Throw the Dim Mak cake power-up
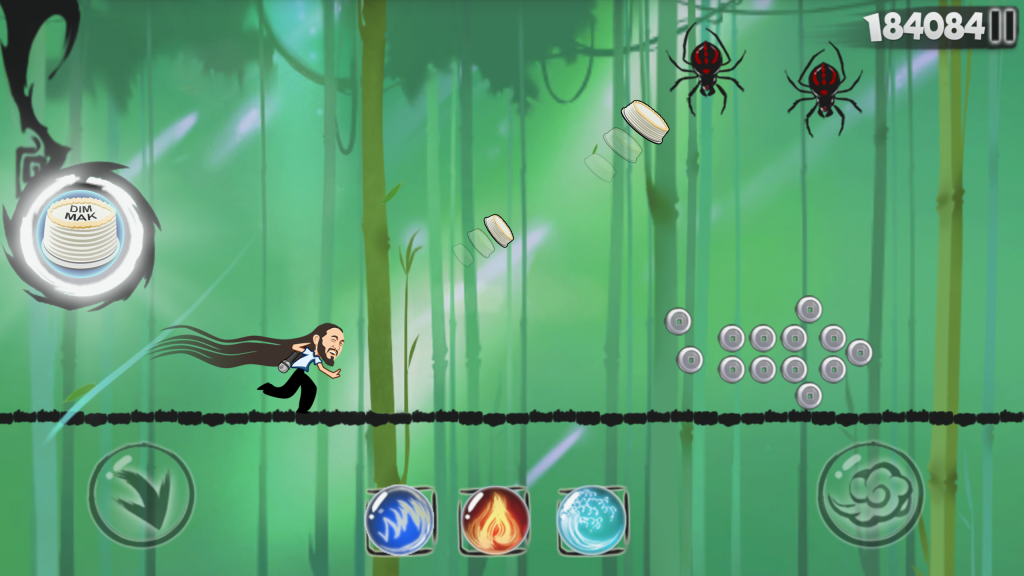Image resolution: width=1024 pixels, height=576 pixels. (x=80, y=232)
